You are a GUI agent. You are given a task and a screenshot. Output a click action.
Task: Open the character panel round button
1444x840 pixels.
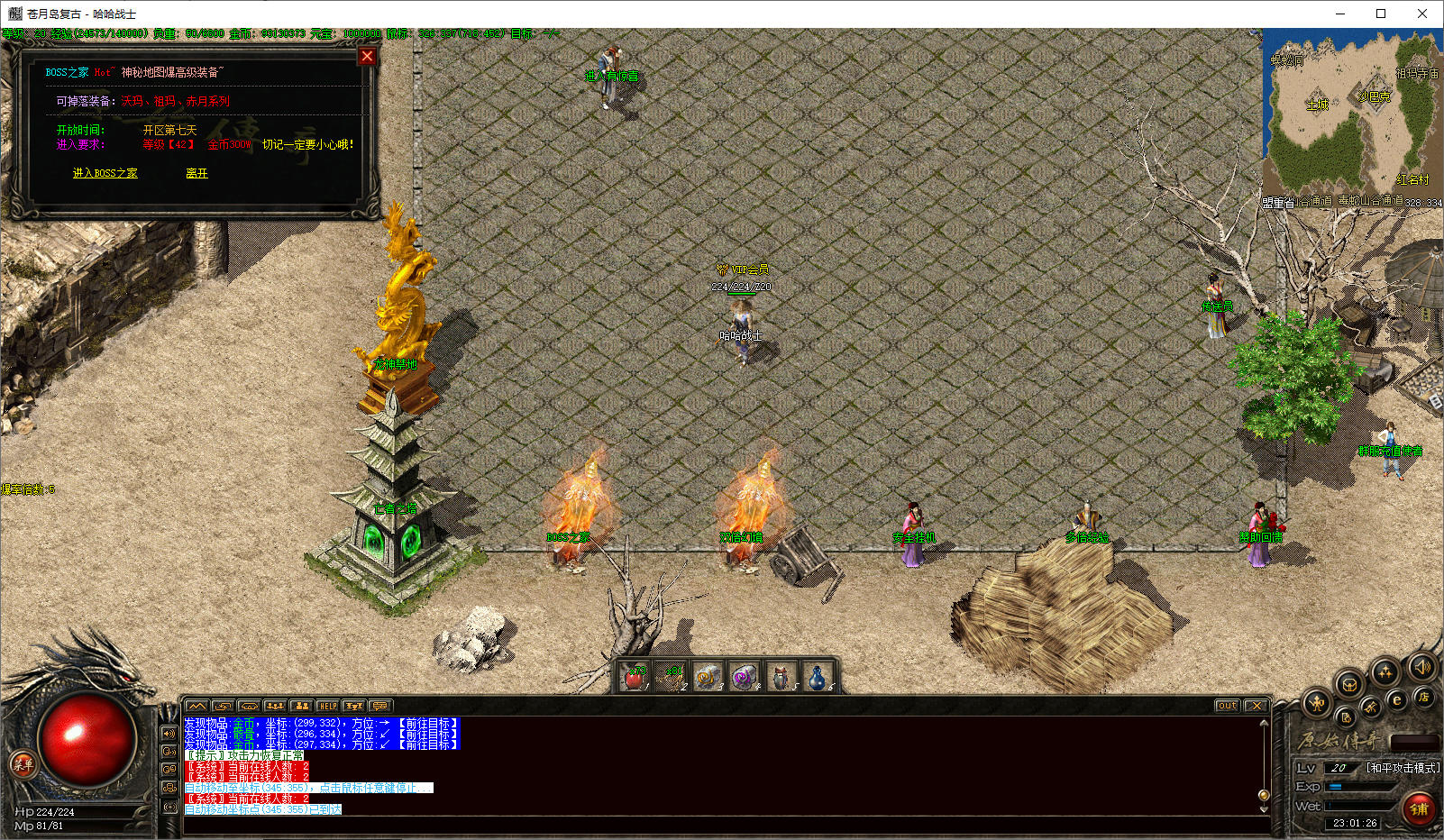(1317, 703)
